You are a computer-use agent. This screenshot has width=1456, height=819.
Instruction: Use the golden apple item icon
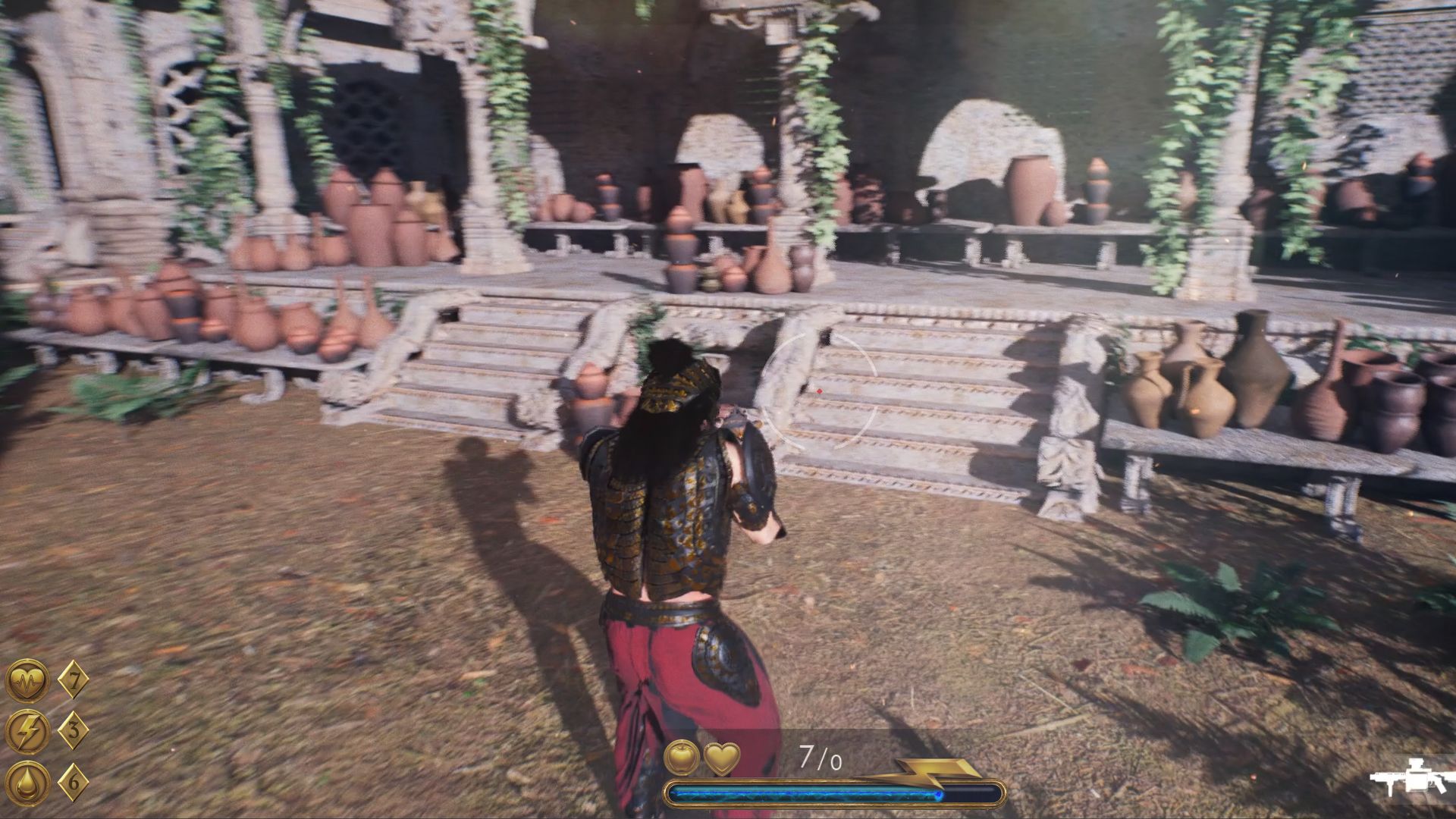tap(681, 757)
